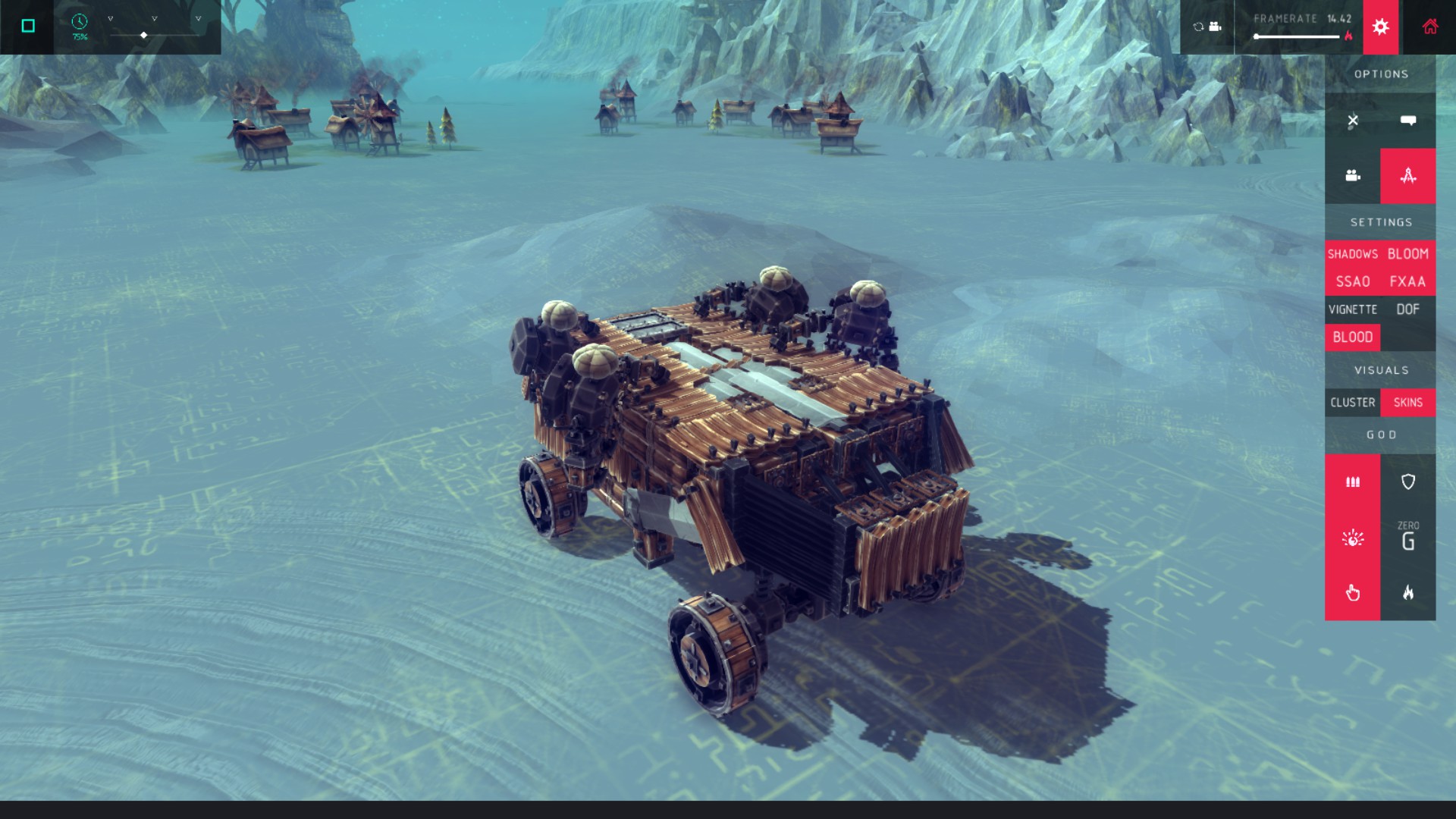Open the gear settings menu
The image size is (1456, 819).
tap(1380, 27)
